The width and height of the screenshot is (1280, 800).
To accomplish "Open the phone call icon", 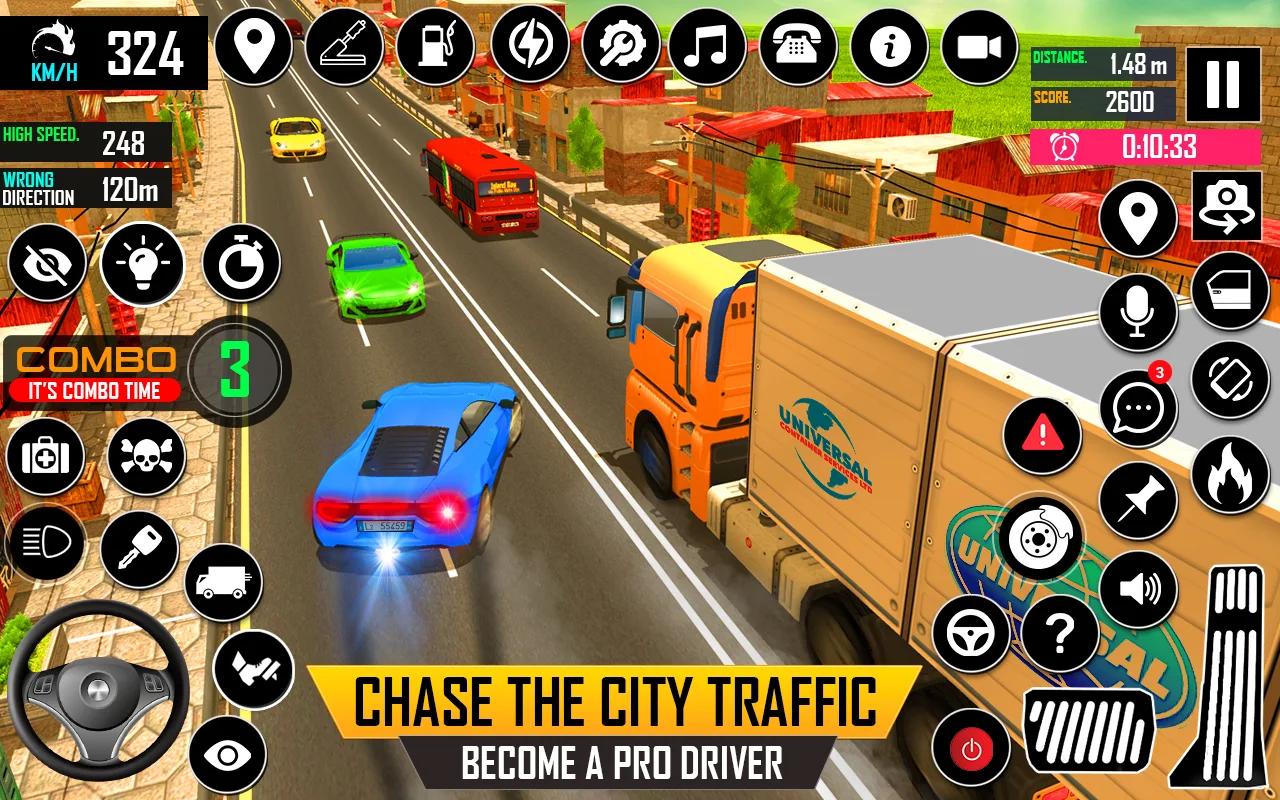I will 798,45.
